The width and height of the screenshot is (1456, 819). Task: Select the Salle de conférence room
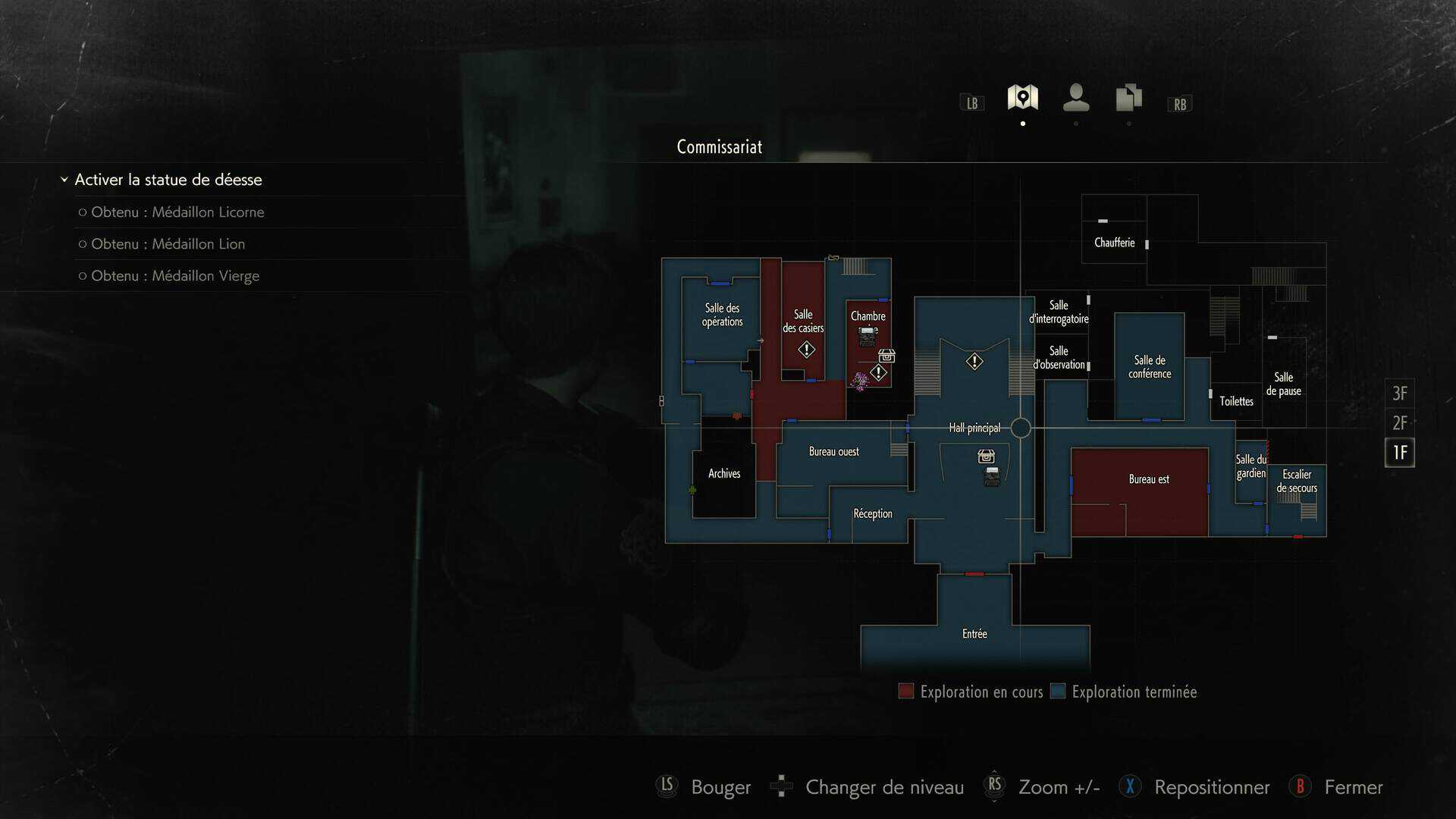[1149, 367]
